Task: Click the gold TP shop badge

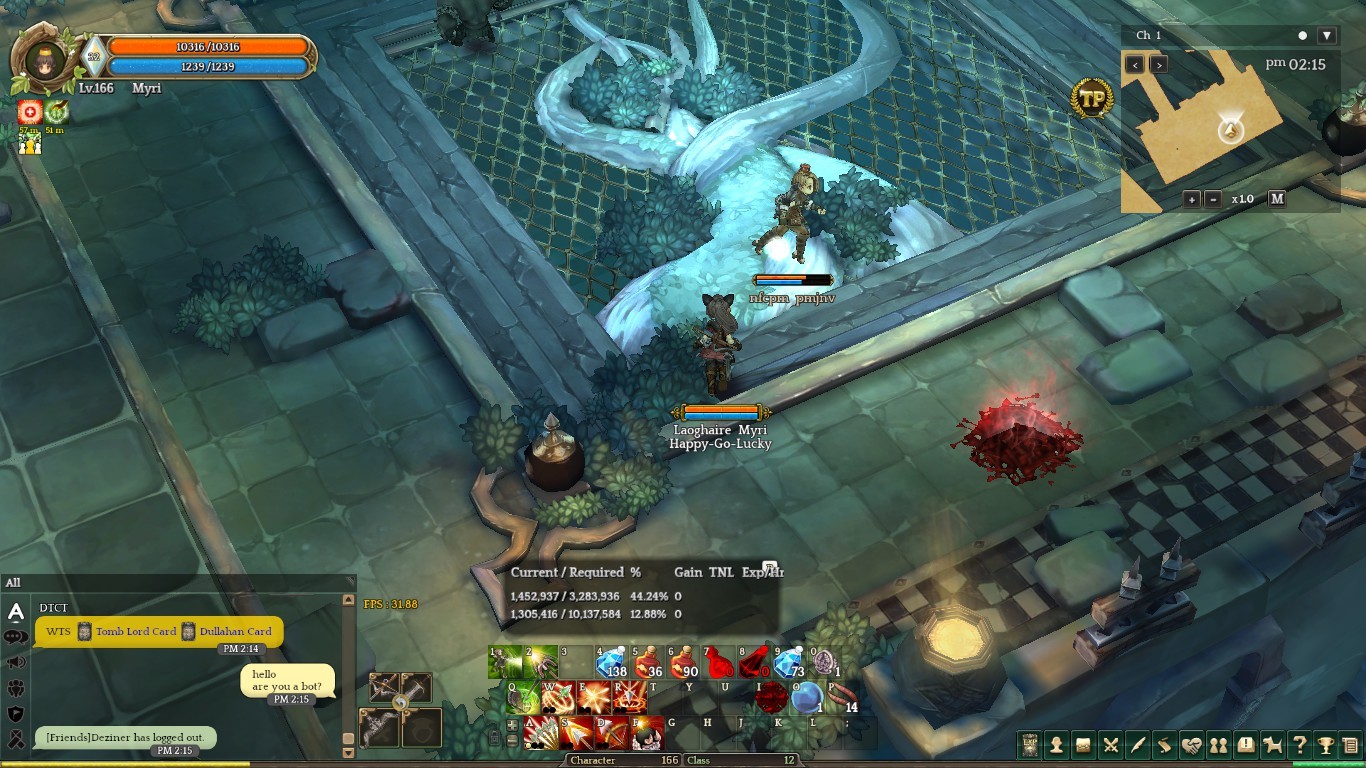Action: 1091,98
